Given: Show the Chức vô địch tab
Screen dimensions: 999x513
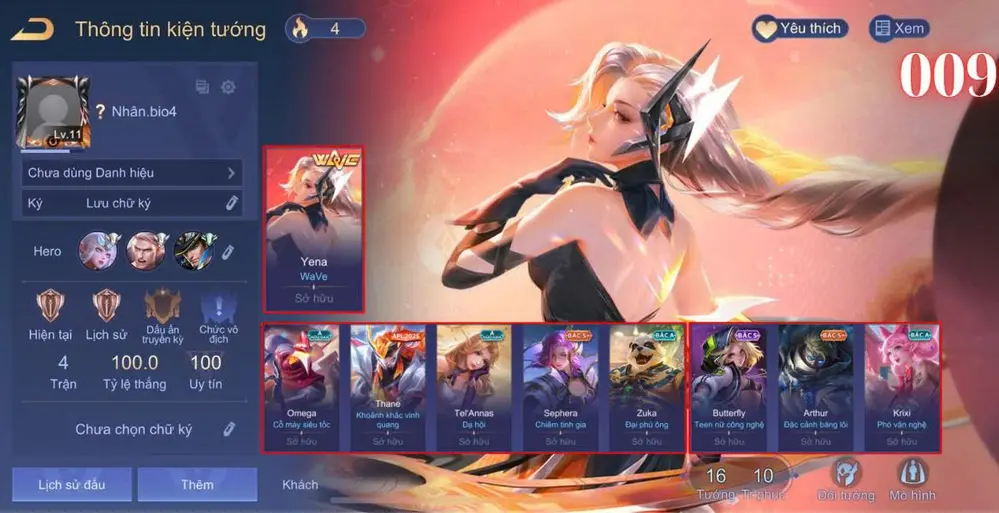Looking at the screenshot, I should [218, 315].
